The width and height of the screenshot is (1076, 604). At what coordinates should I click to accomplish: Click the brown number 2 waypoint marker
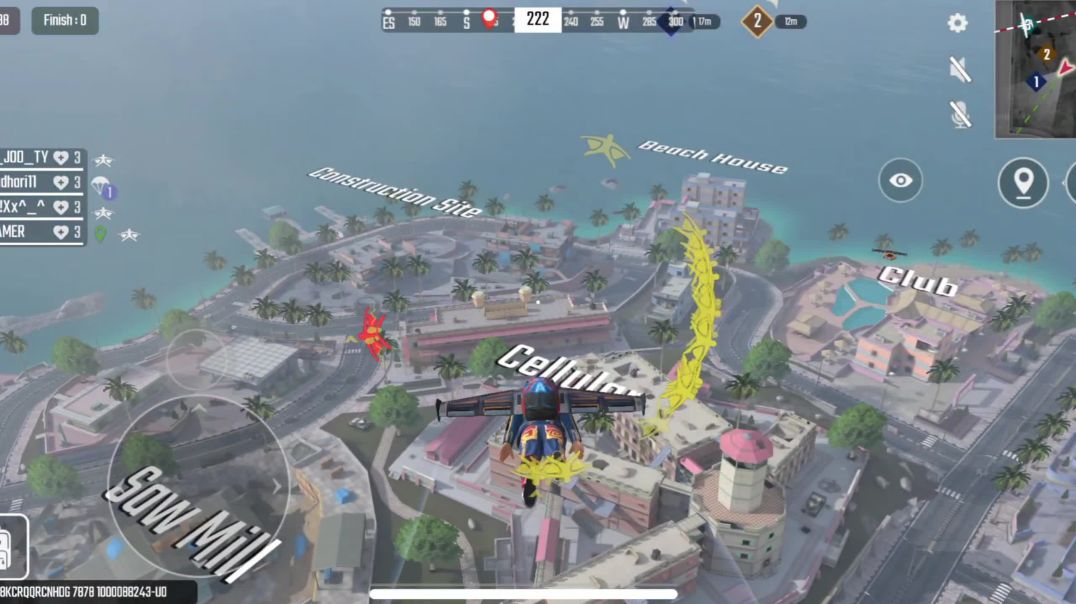point(757,21)
